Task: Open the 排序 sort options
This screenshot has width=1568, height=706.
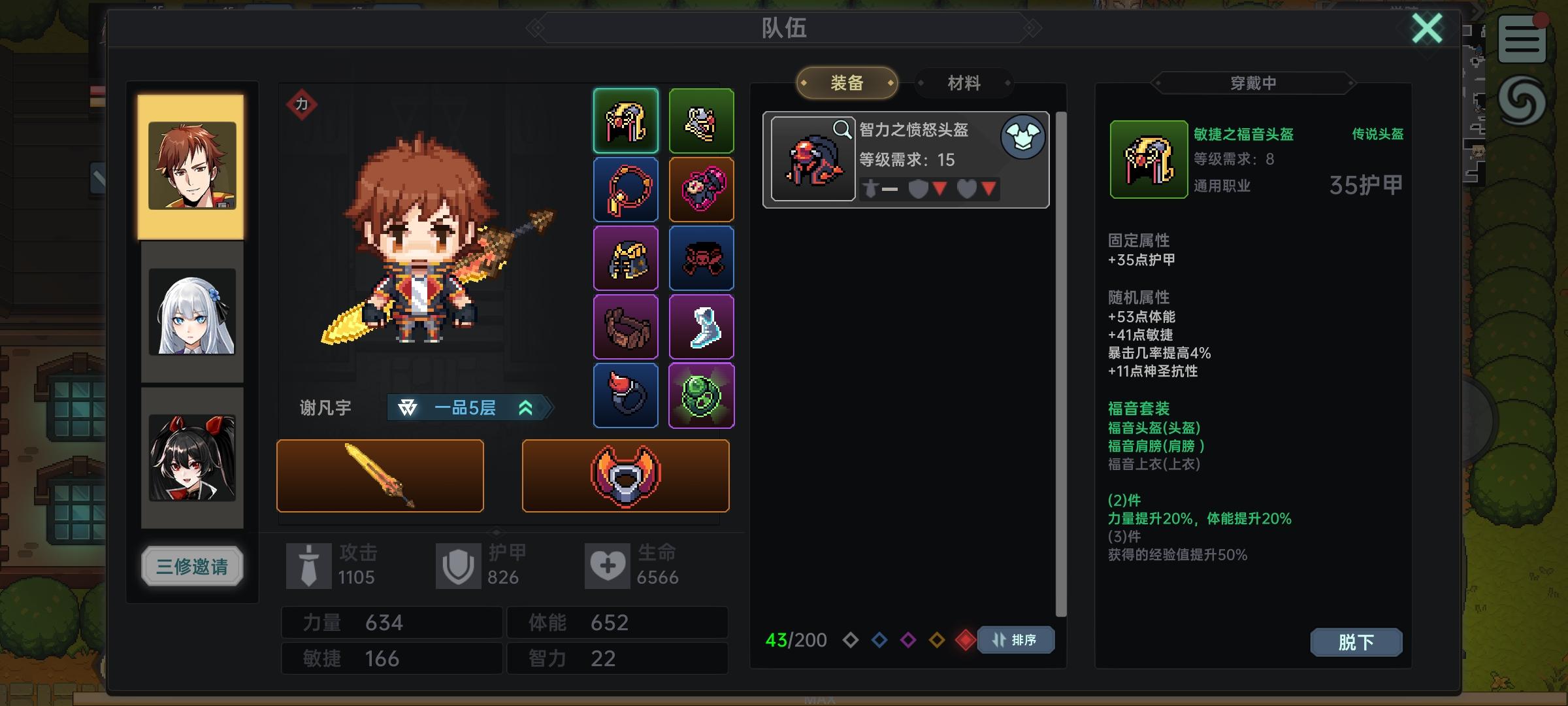Action: pos(1015,641)
